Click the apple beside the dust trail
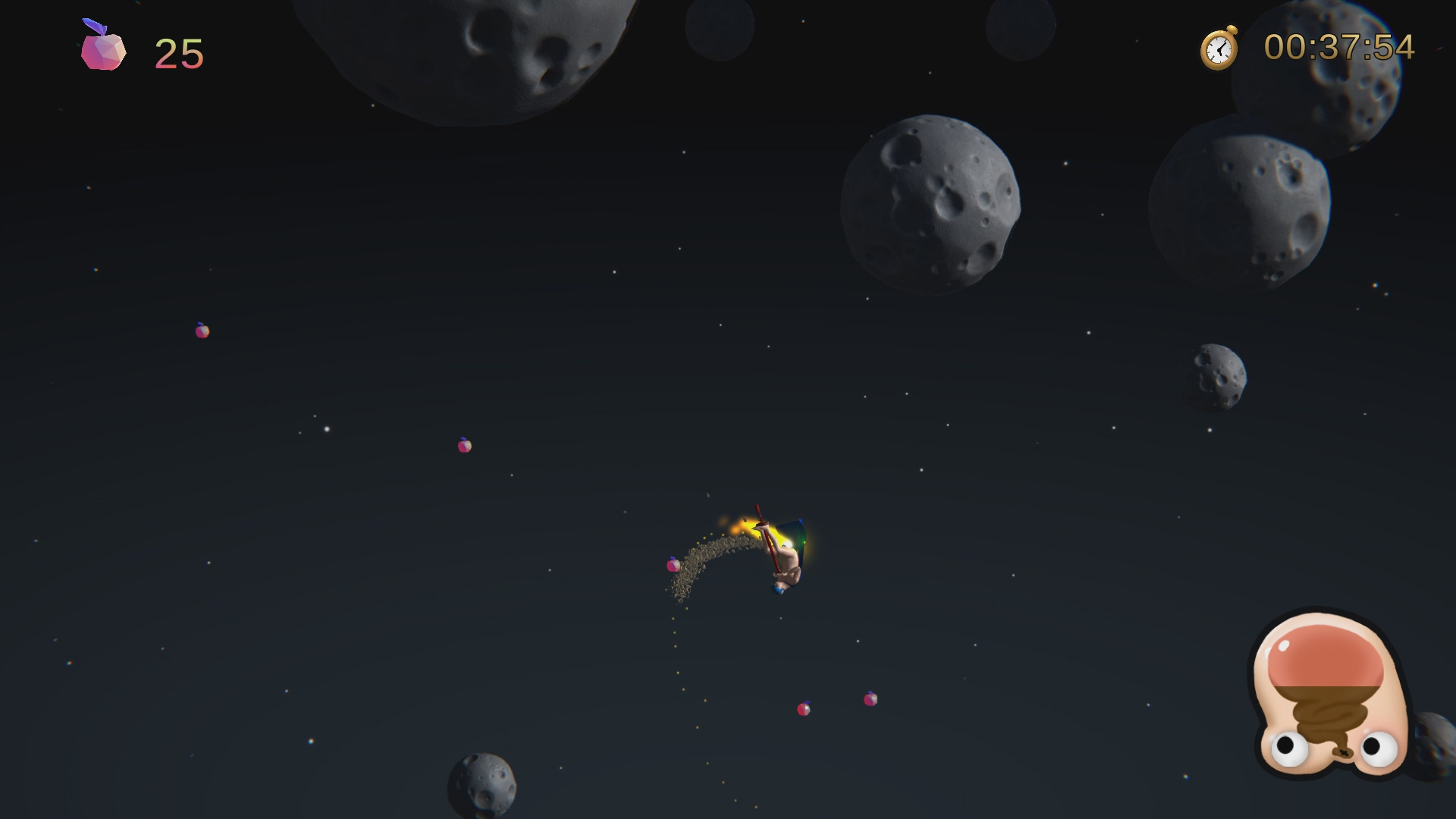 (673, 565)
